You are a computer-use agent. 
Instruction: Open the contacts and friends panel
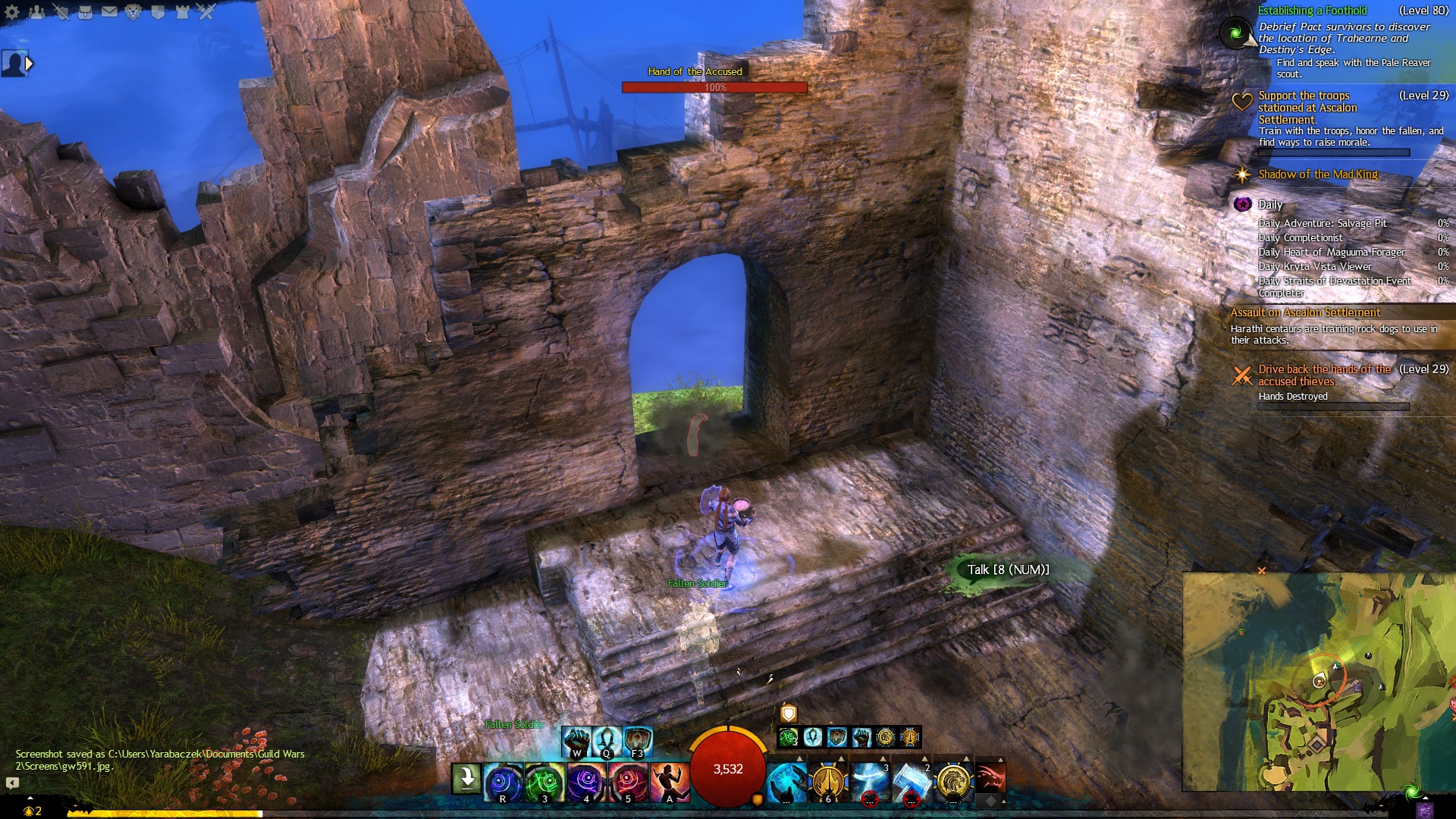pyautogui.click(x=36, y=11)
